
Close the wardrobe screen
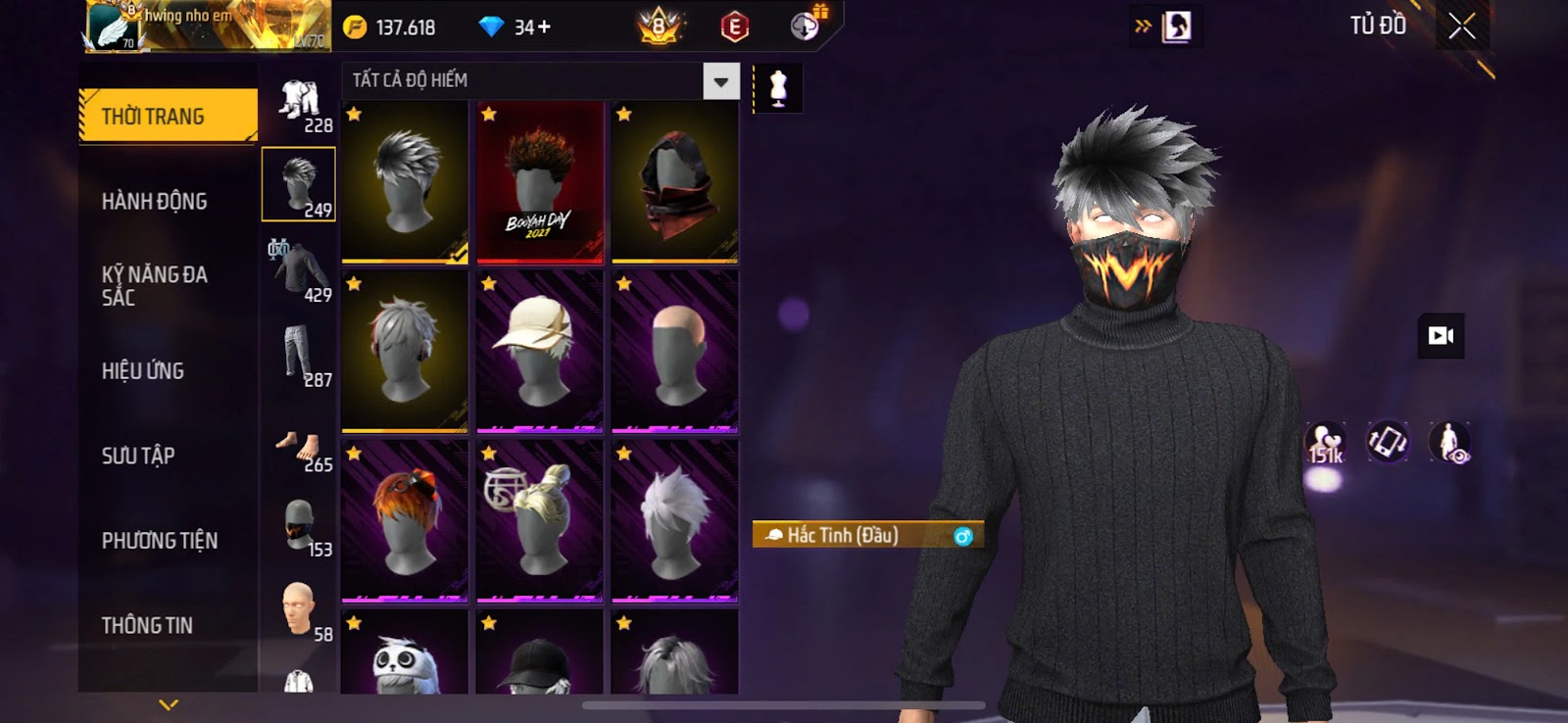[1461, 26]
